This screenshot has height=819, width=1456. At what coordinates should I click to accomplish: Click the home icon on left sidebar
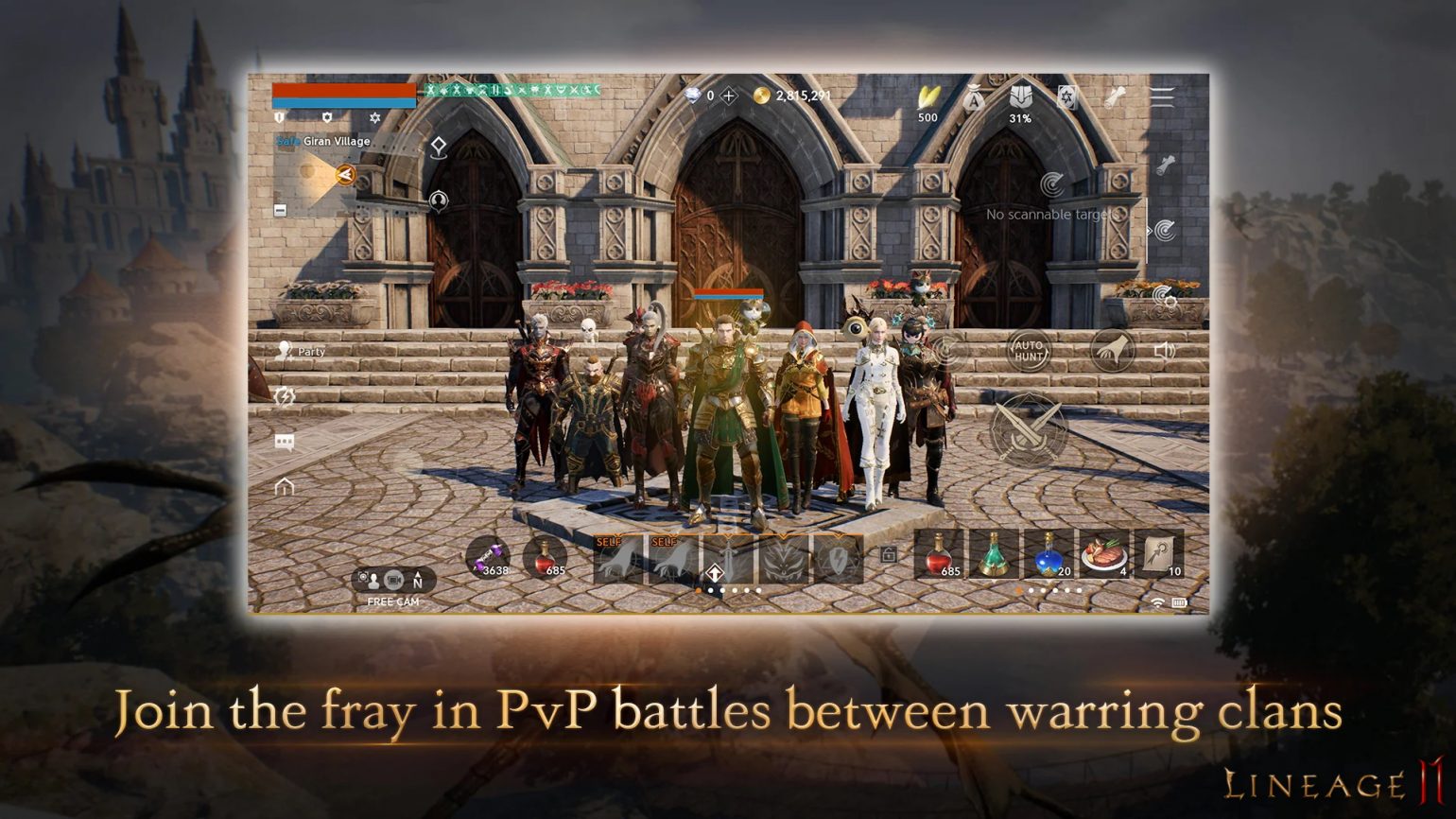285,486
